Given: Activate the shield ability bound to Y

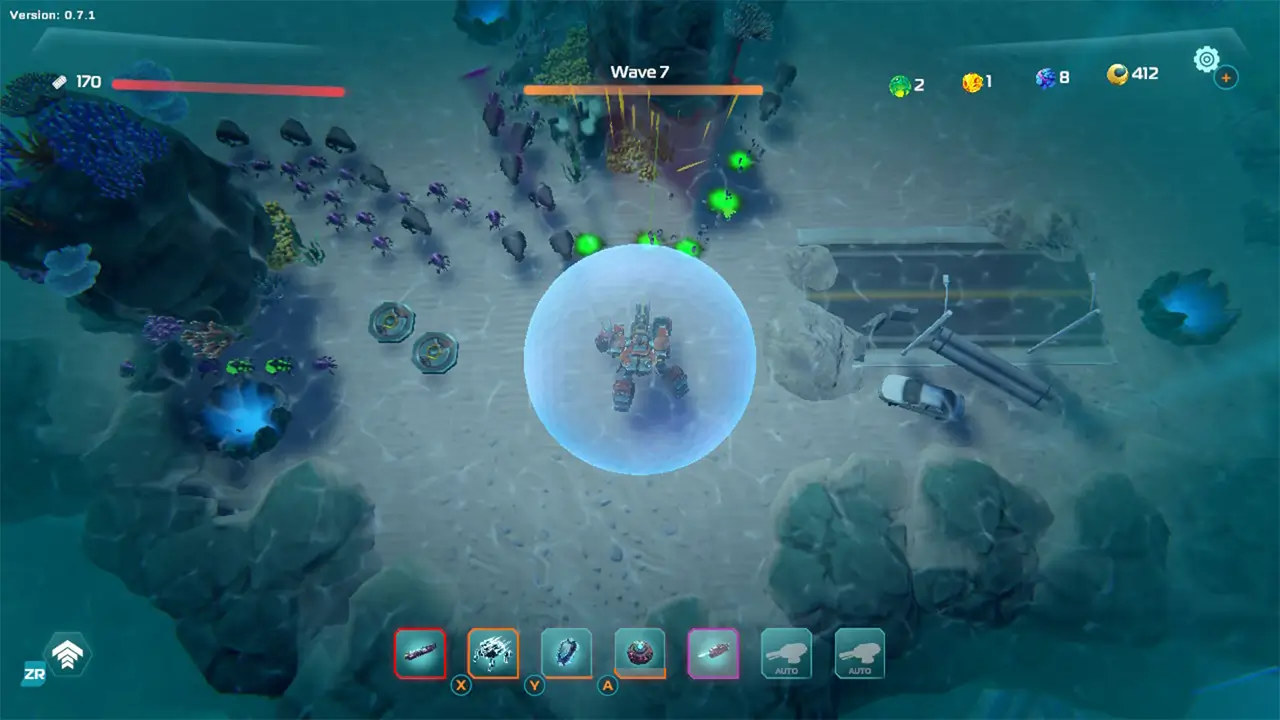Looking at the screenshot, I should coord(566,653).
